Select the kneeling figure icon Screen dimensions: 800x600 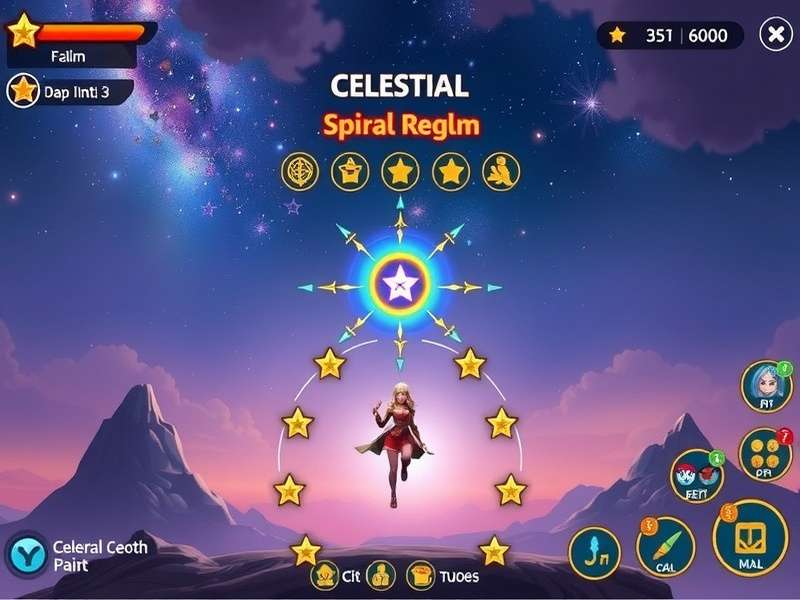tap(501, 172)
